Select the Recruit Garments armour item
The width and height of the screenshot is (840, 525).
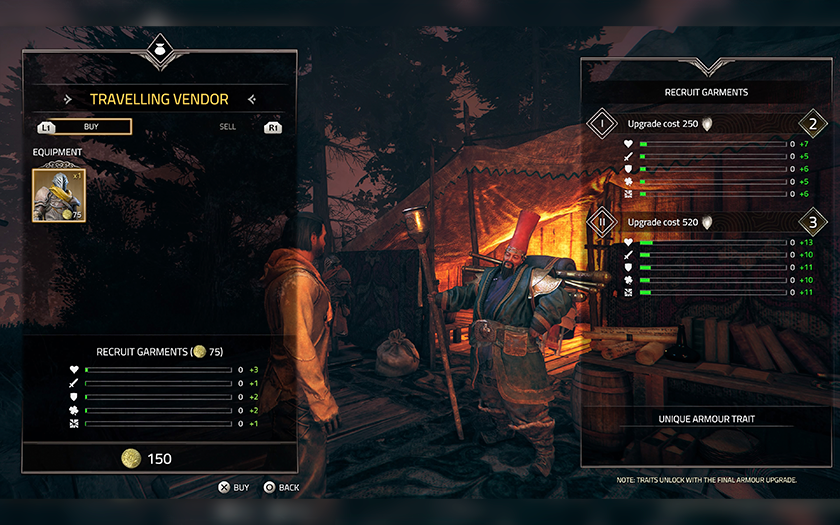coord(56,194)
